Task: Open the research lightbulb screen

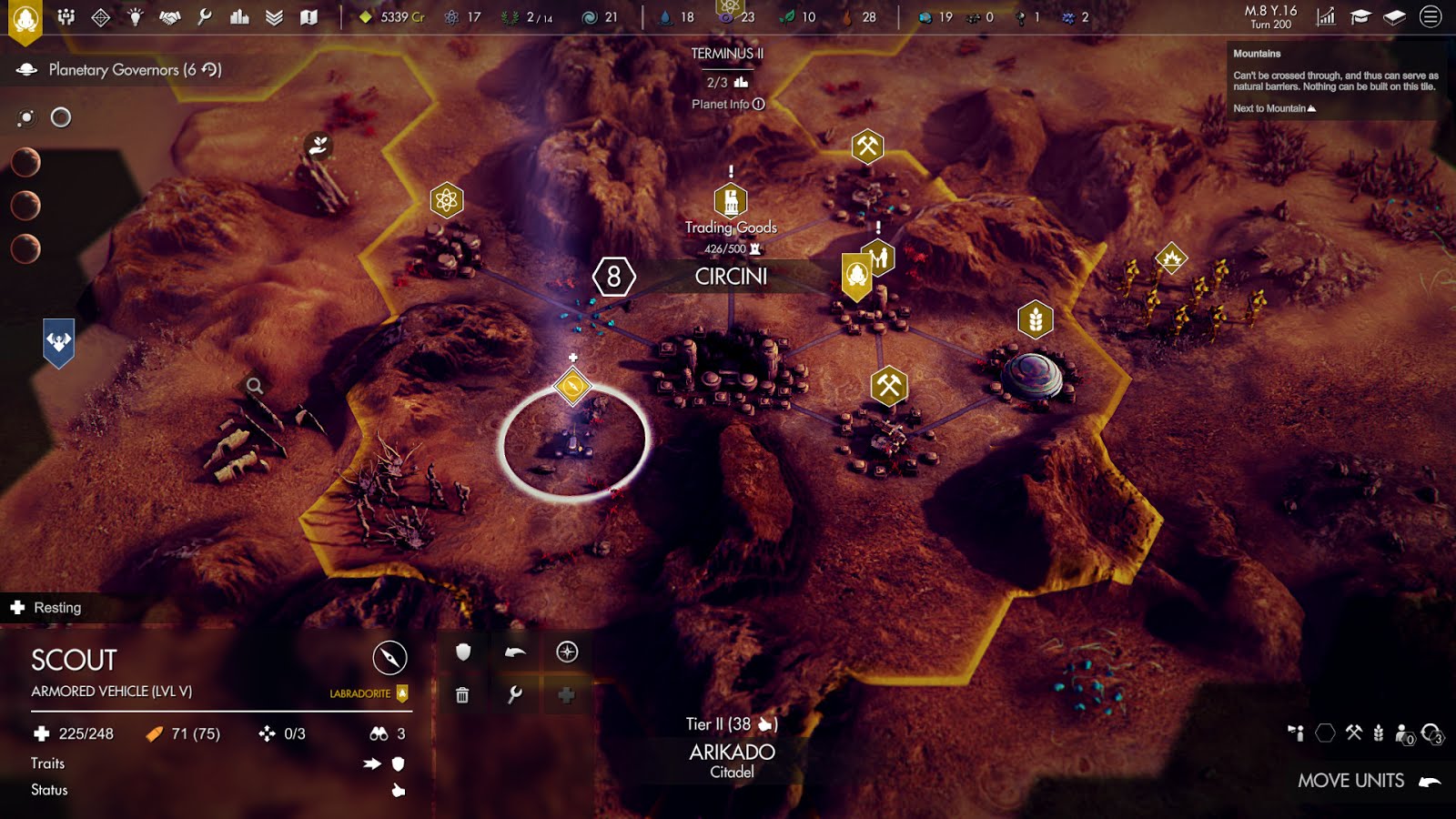Action: [x=136, y=17]
